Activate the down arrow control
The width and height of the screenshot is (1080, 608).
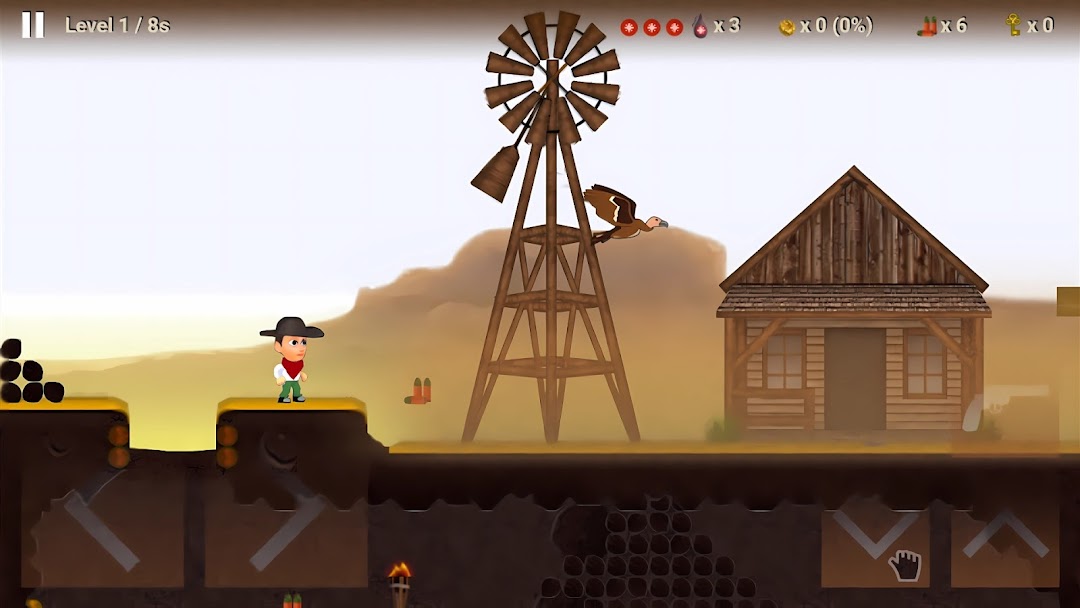tap(875, 534)
